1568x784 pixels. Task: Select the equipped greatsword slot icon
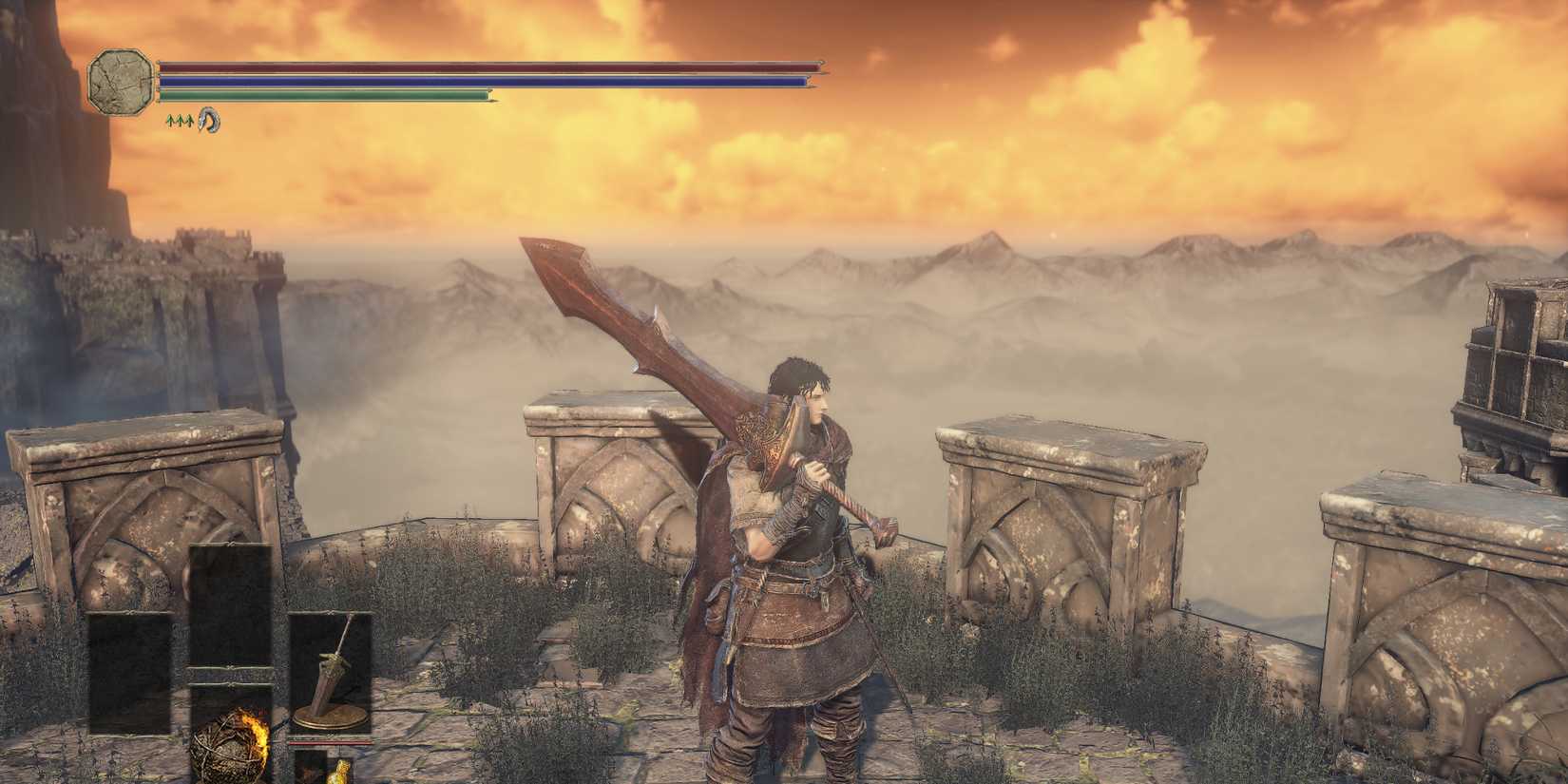tap(330, 671)
